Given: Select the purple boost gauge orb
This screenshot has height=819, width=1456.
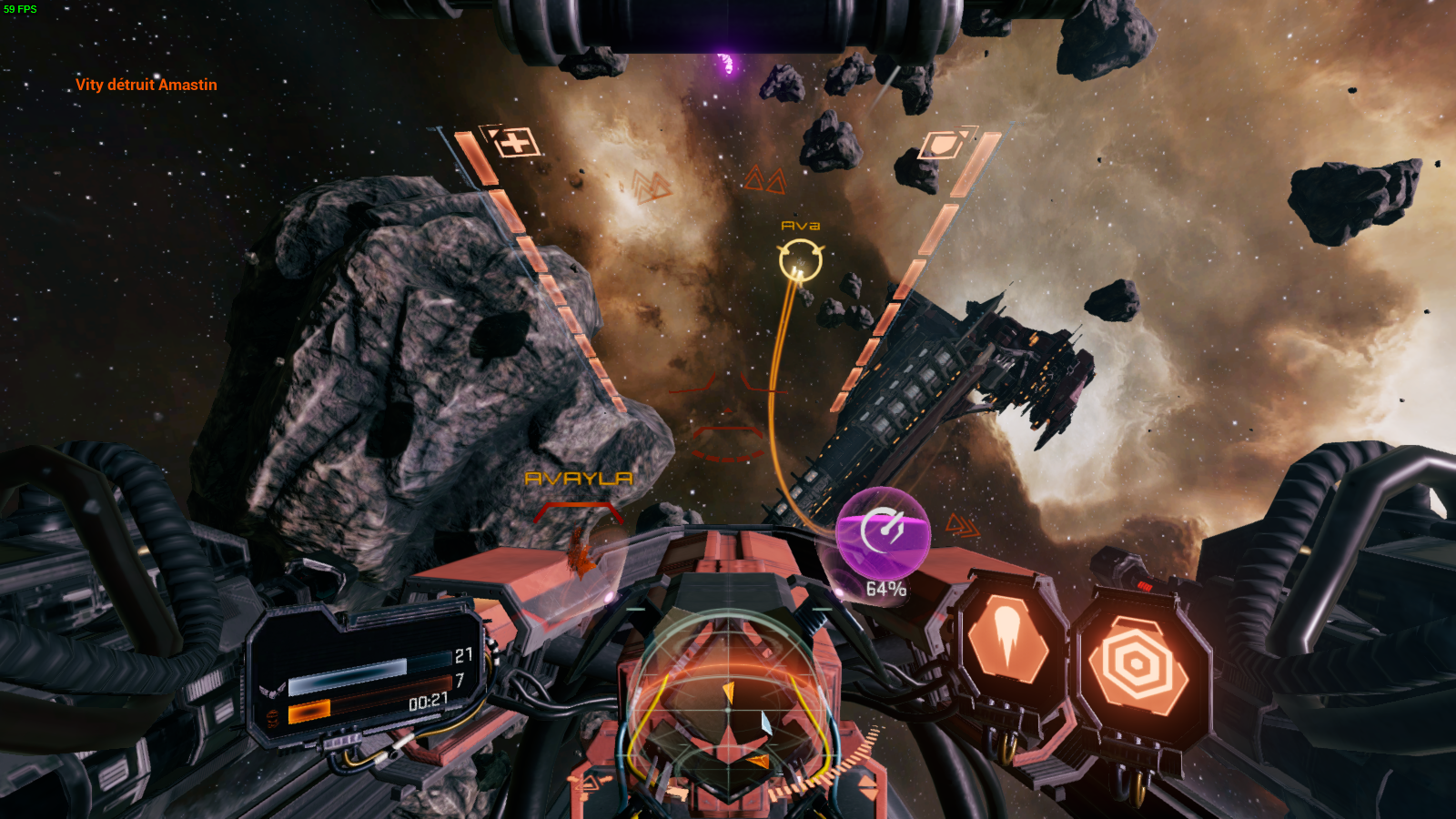Looking at the screenshot, I should (883, 532).
